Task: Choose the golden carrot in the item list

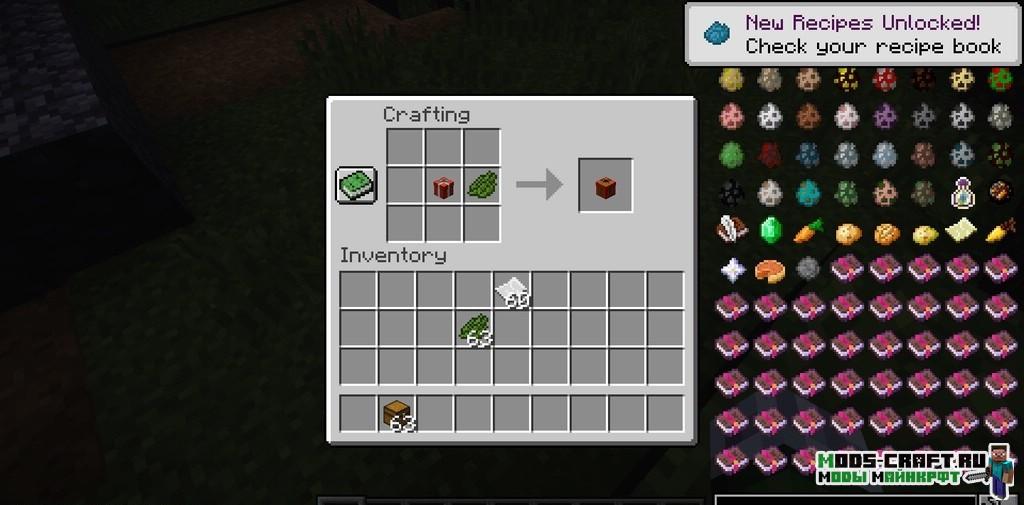Action: [x=999, y=232]
